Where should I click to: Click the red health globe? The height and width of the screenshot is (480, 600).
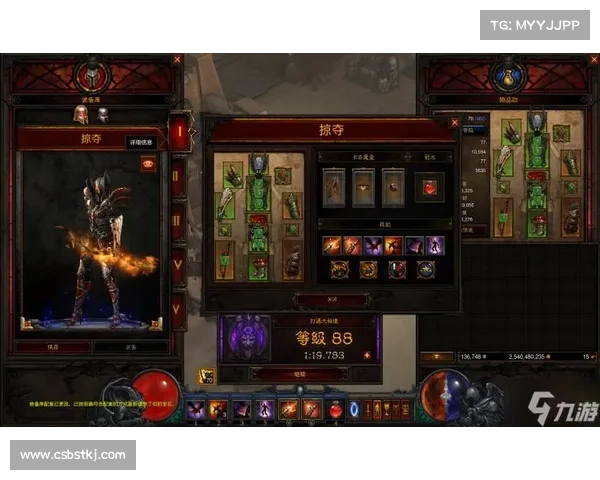tap(156, 392)
